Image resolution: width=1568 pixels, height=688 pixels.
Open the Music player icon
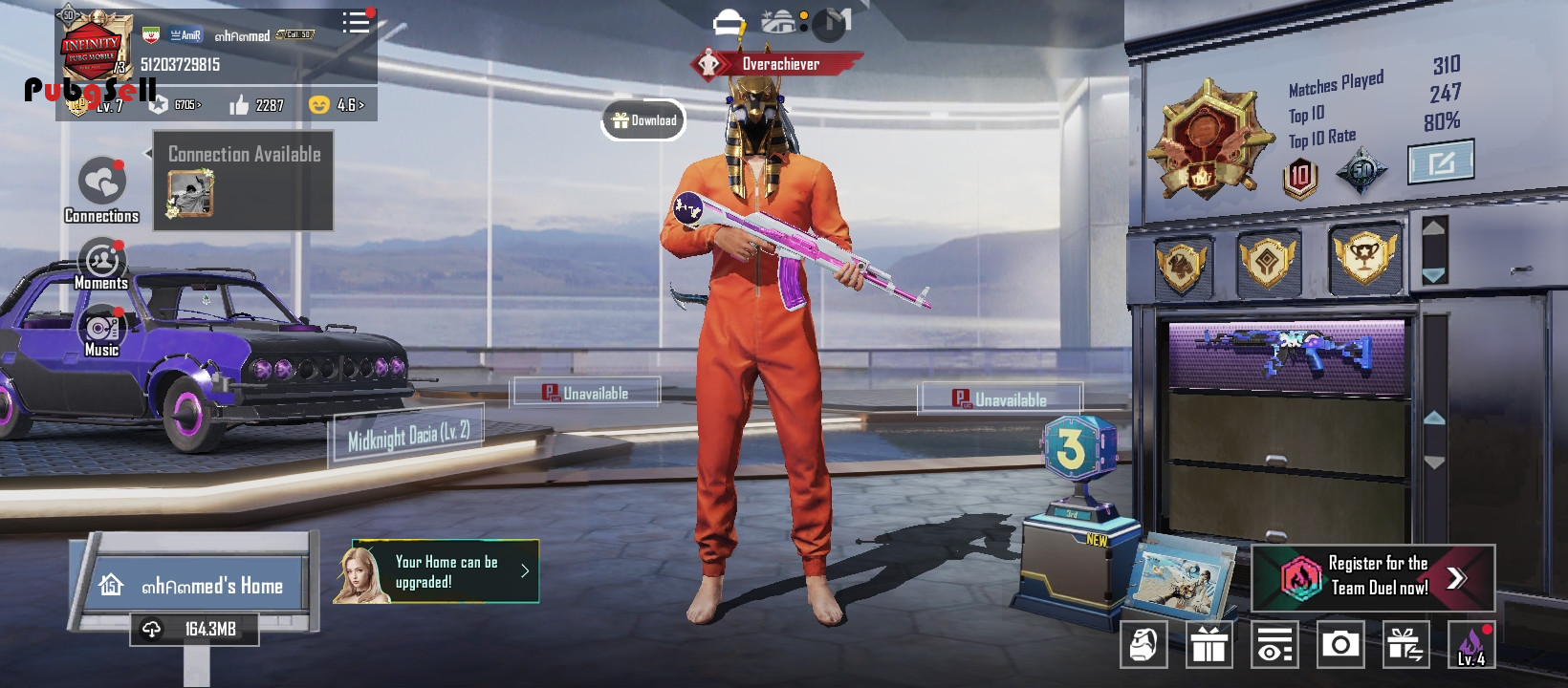101,332
